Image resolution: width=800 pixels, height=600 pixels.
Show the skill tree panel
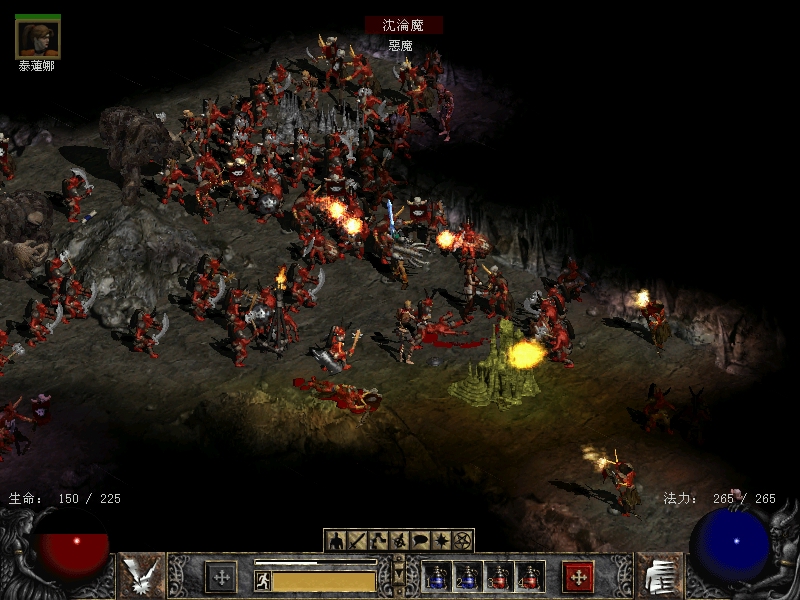pos(378,541)
